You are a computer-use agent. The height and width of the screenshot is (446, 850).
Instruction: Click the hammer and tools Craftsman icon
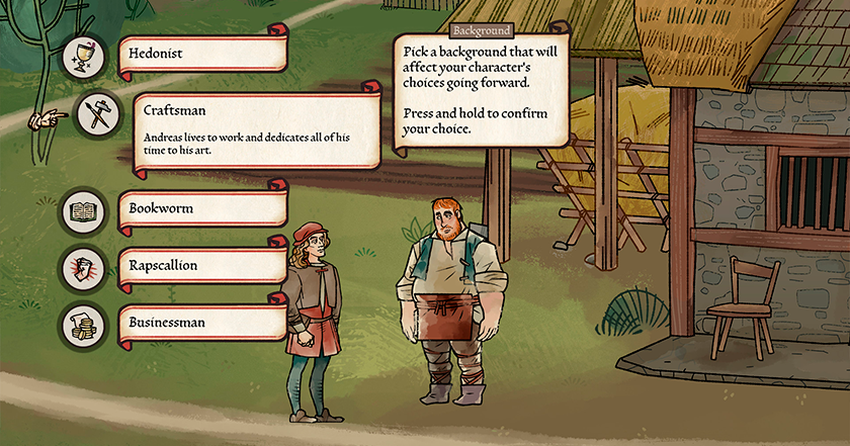(x=97, y=115)
